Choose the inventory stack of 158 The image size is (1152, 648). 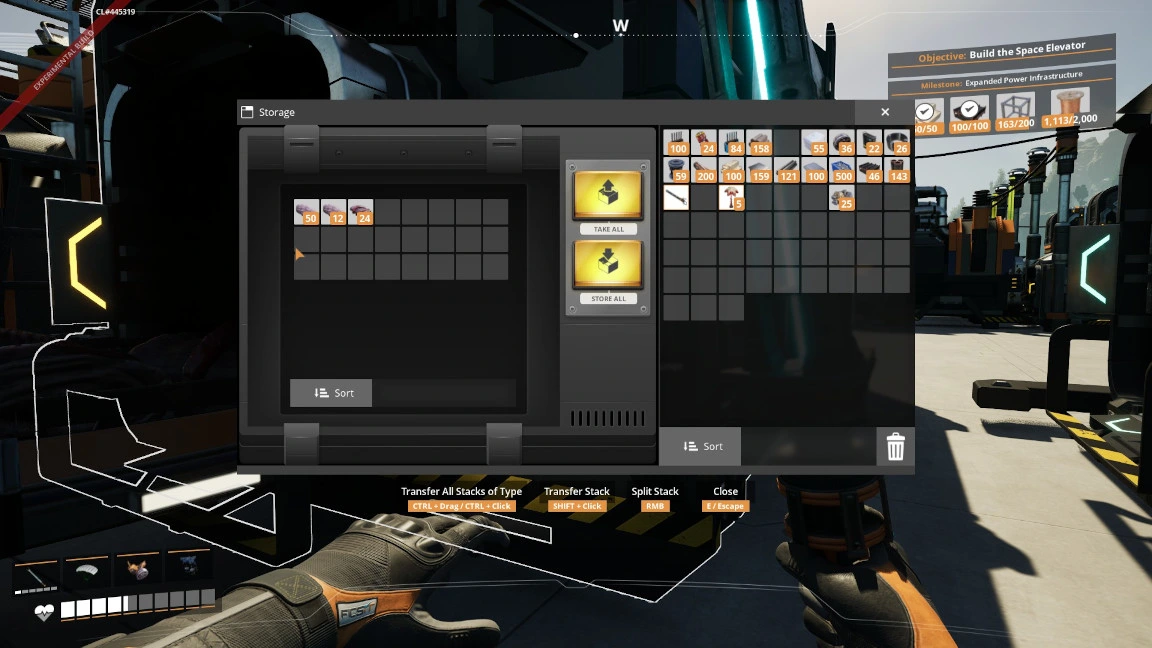coord(759,143)
